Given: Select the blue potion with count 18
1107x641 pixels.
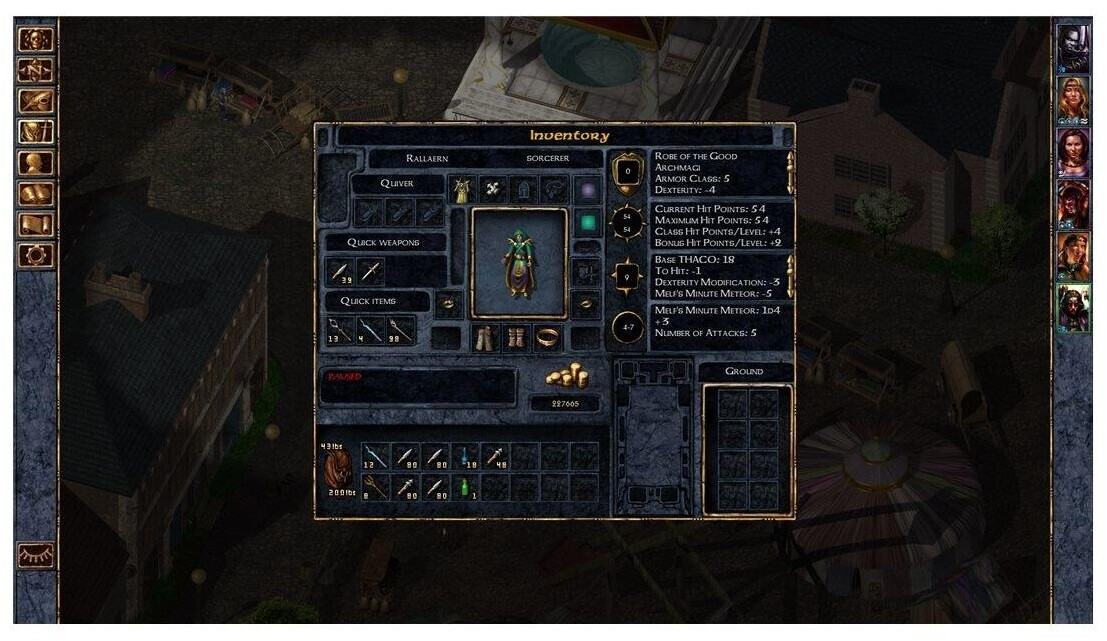Looking at the screenshot, I should tap(465, 457).
